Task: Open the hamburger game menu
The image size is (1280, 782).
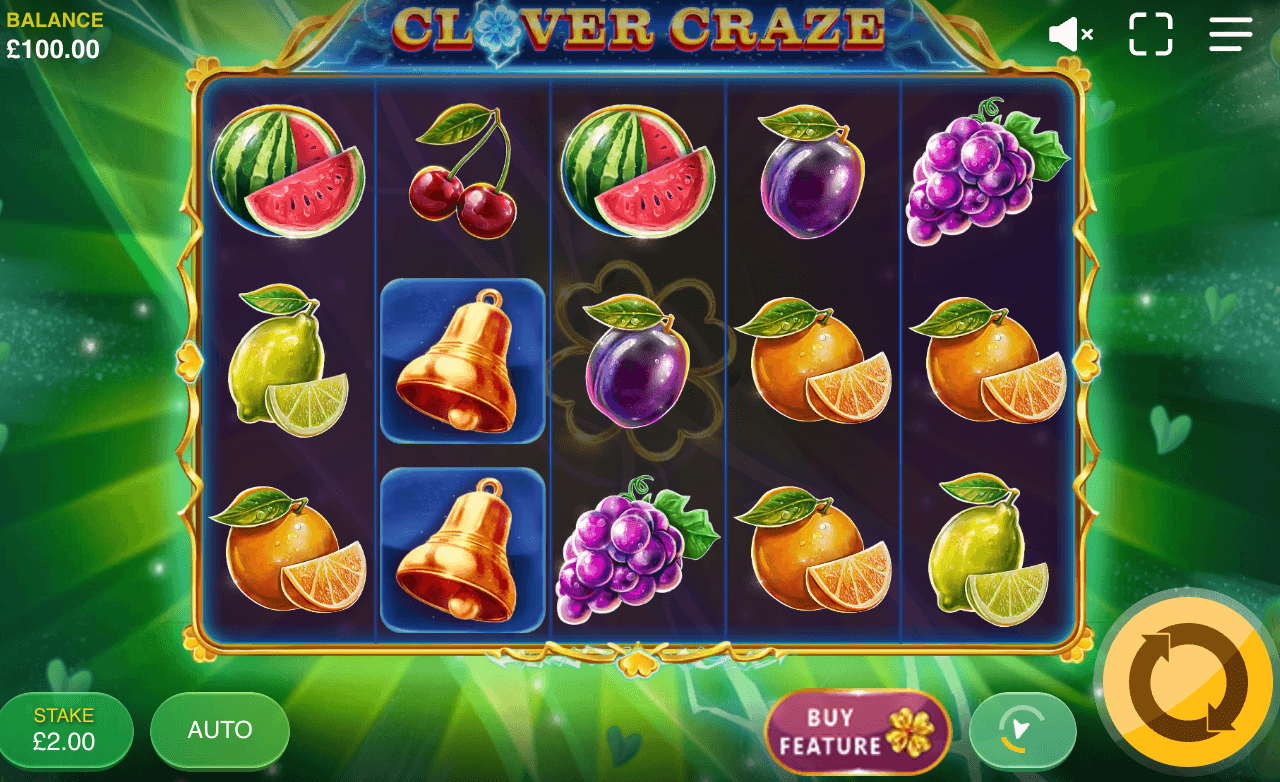Action: coord(1230,34)
